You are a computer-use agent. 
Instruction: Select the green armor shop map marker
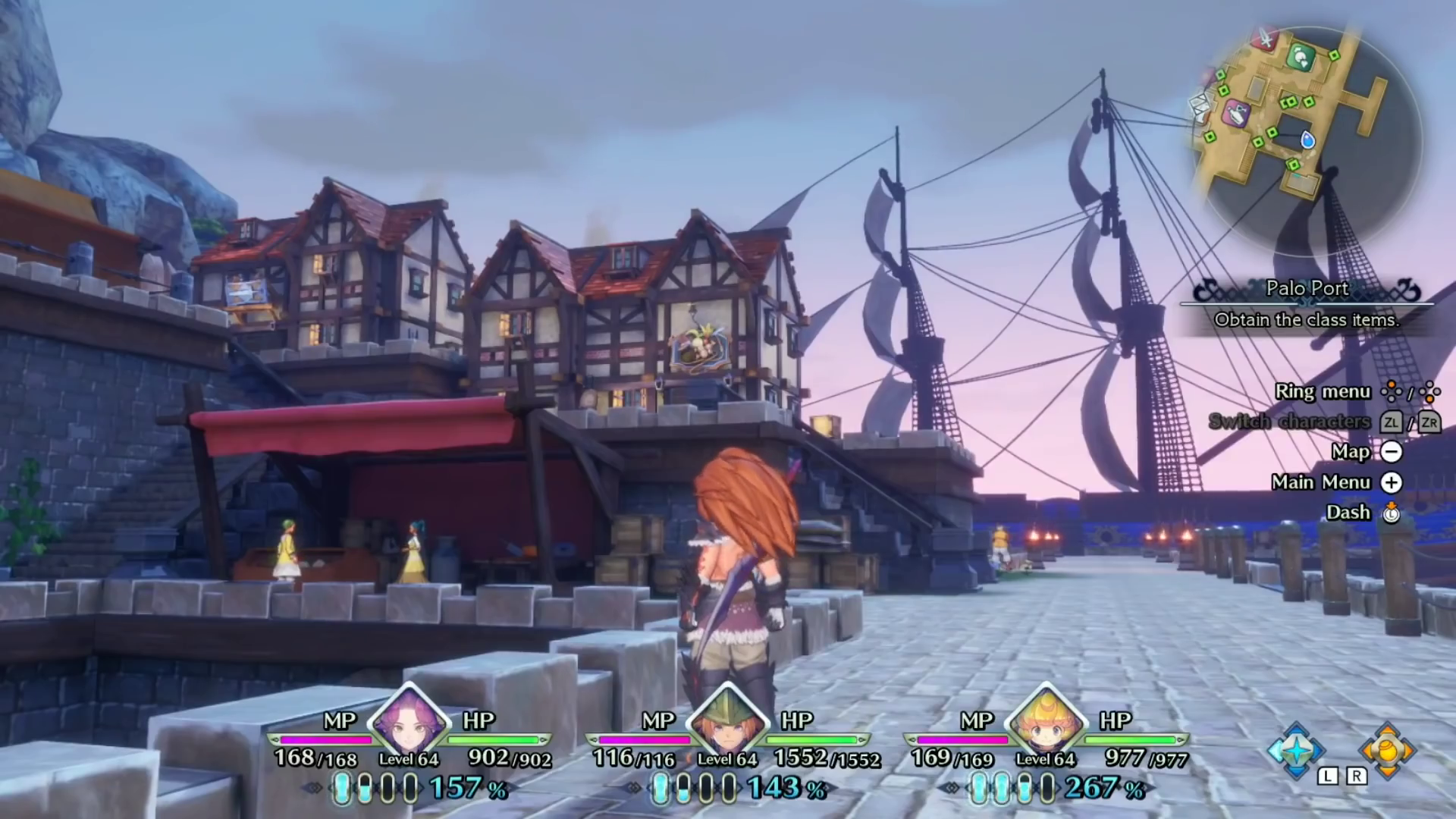tap(1301, 57)
